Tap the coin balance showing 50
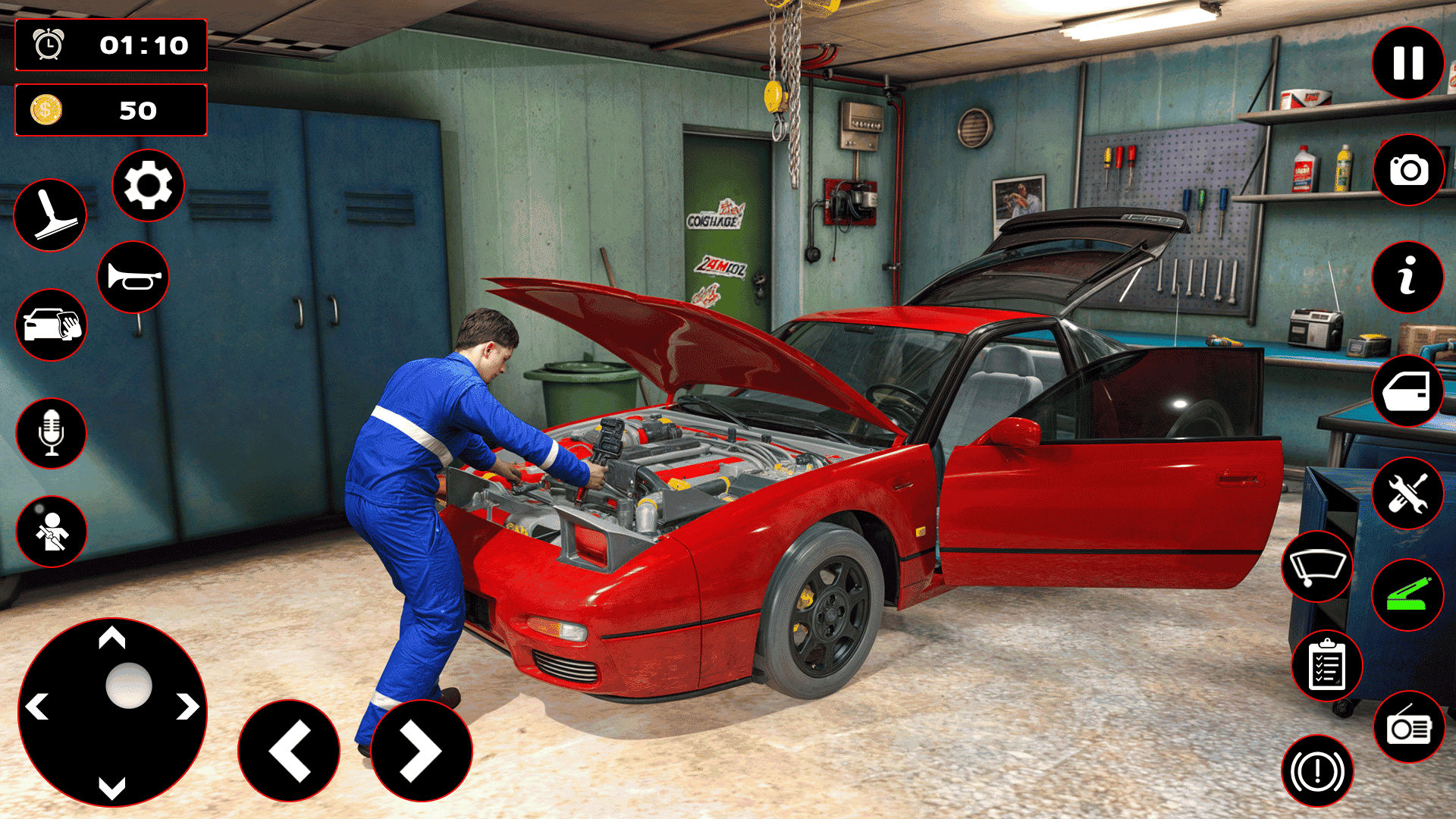1456x819 pixels. (x=111, y=111)
